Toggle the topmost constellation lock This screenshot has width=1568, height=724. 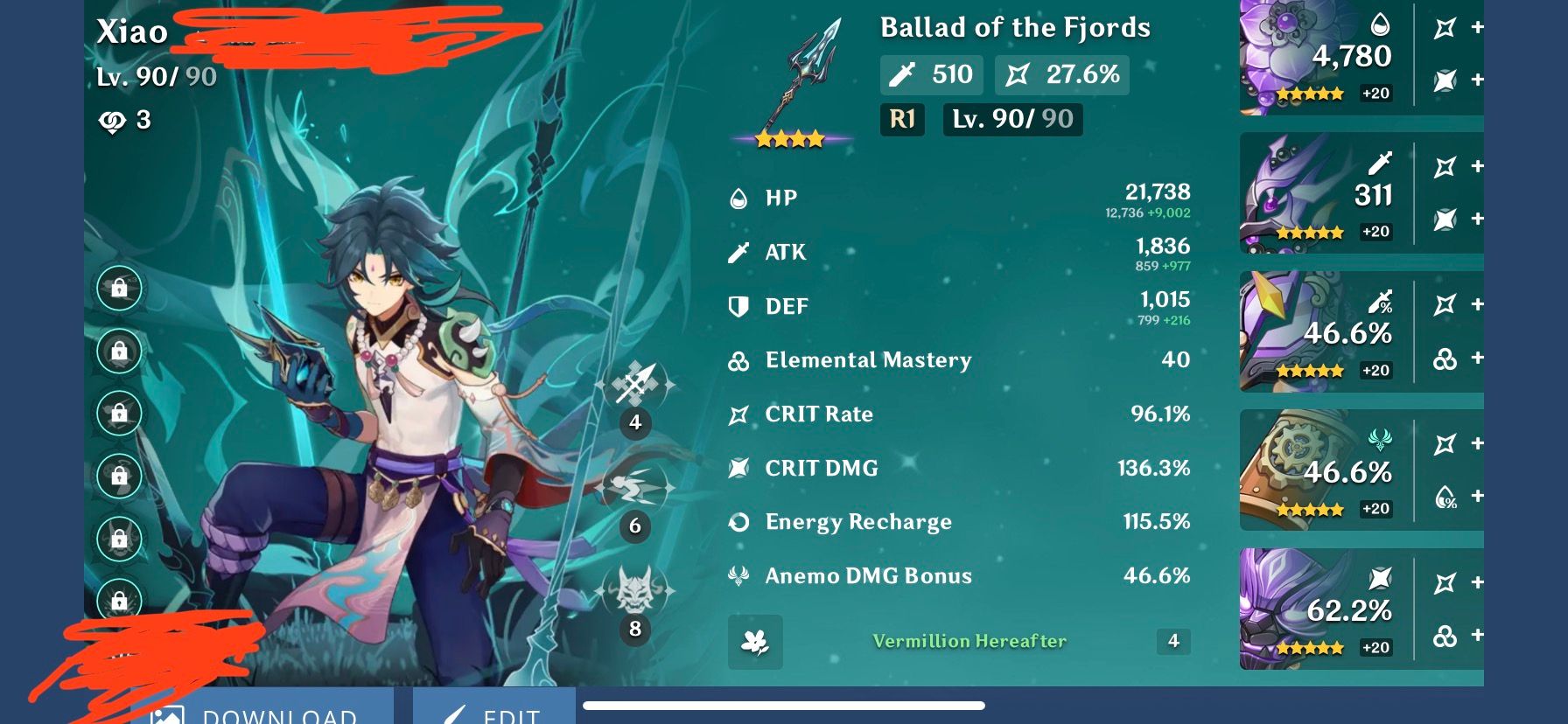120,289
